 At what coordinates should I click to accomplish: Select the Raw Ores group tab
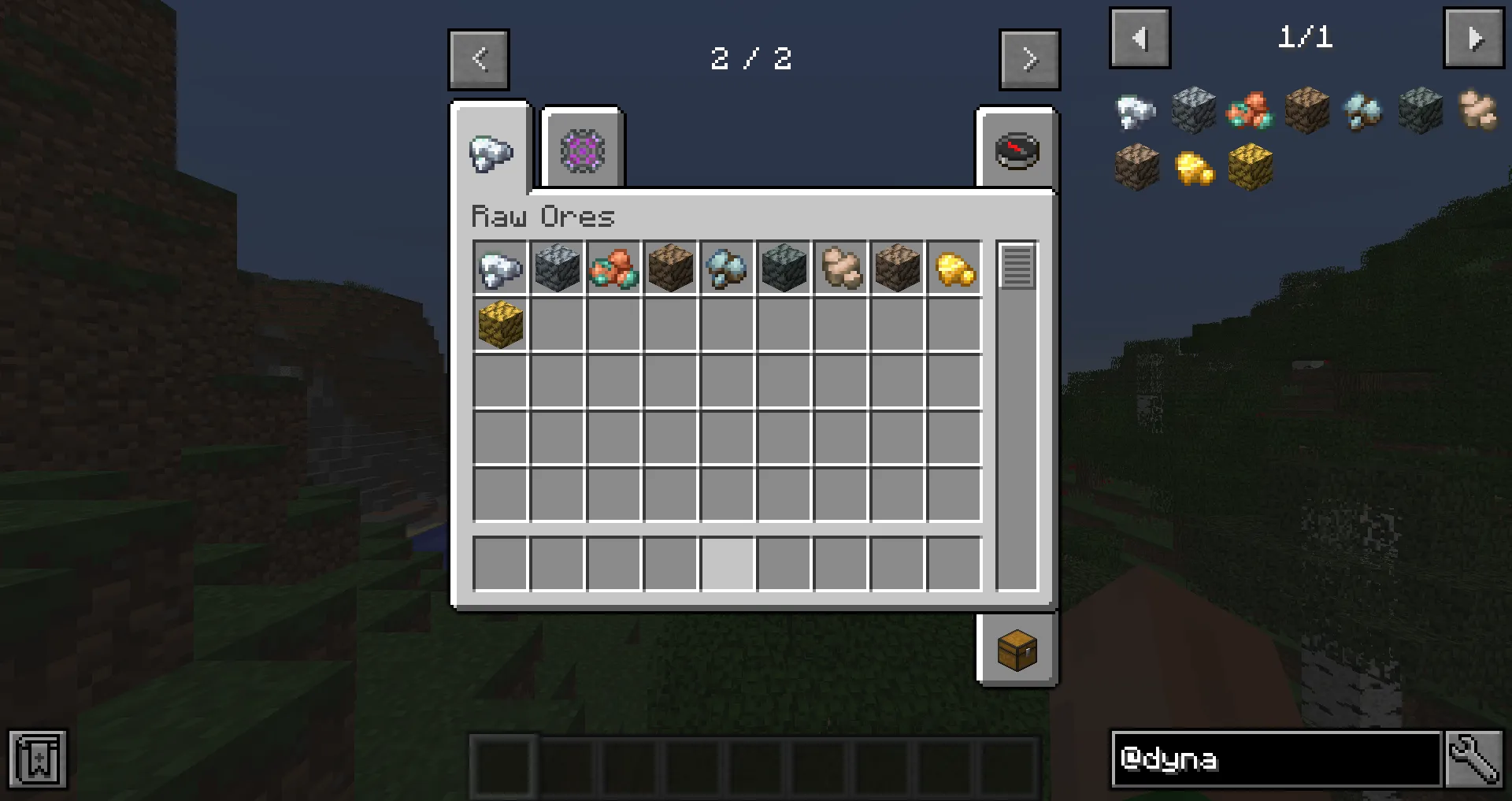[x=491, y=151]
